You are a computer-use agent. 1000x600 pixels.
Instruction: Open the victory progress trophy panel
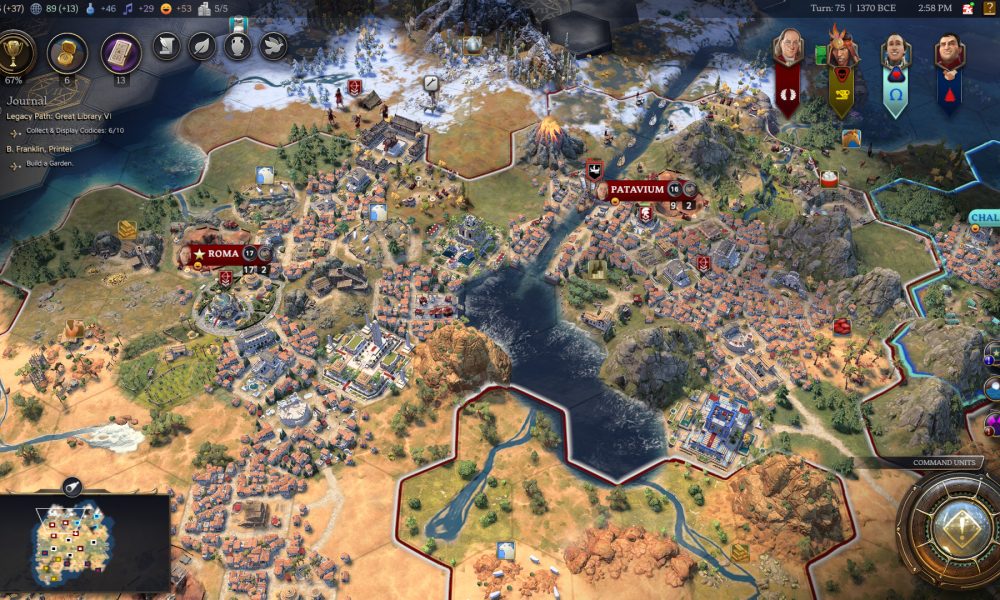(17, 53)
